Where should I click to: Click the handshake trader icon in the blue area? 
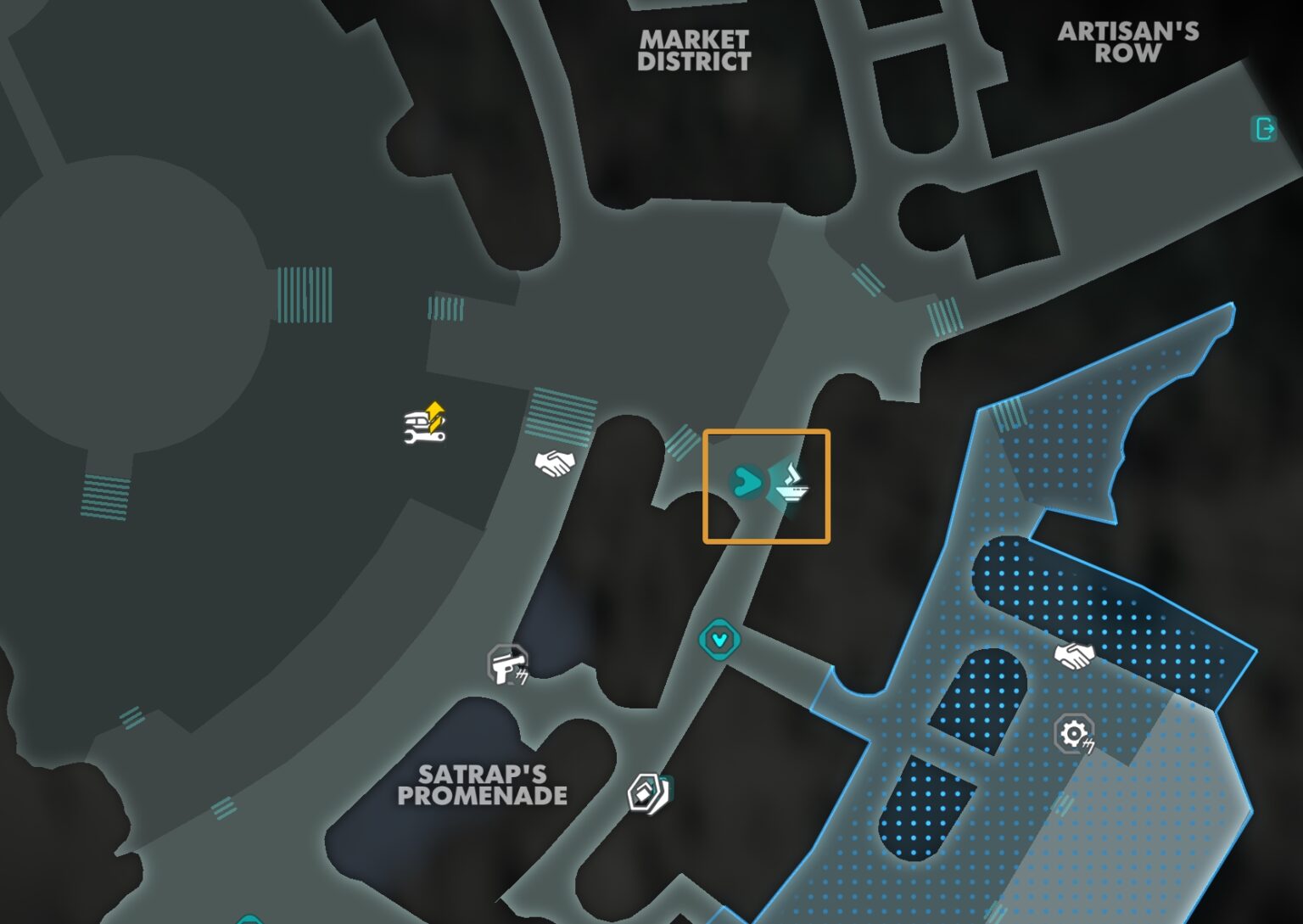pos(1074,655)
